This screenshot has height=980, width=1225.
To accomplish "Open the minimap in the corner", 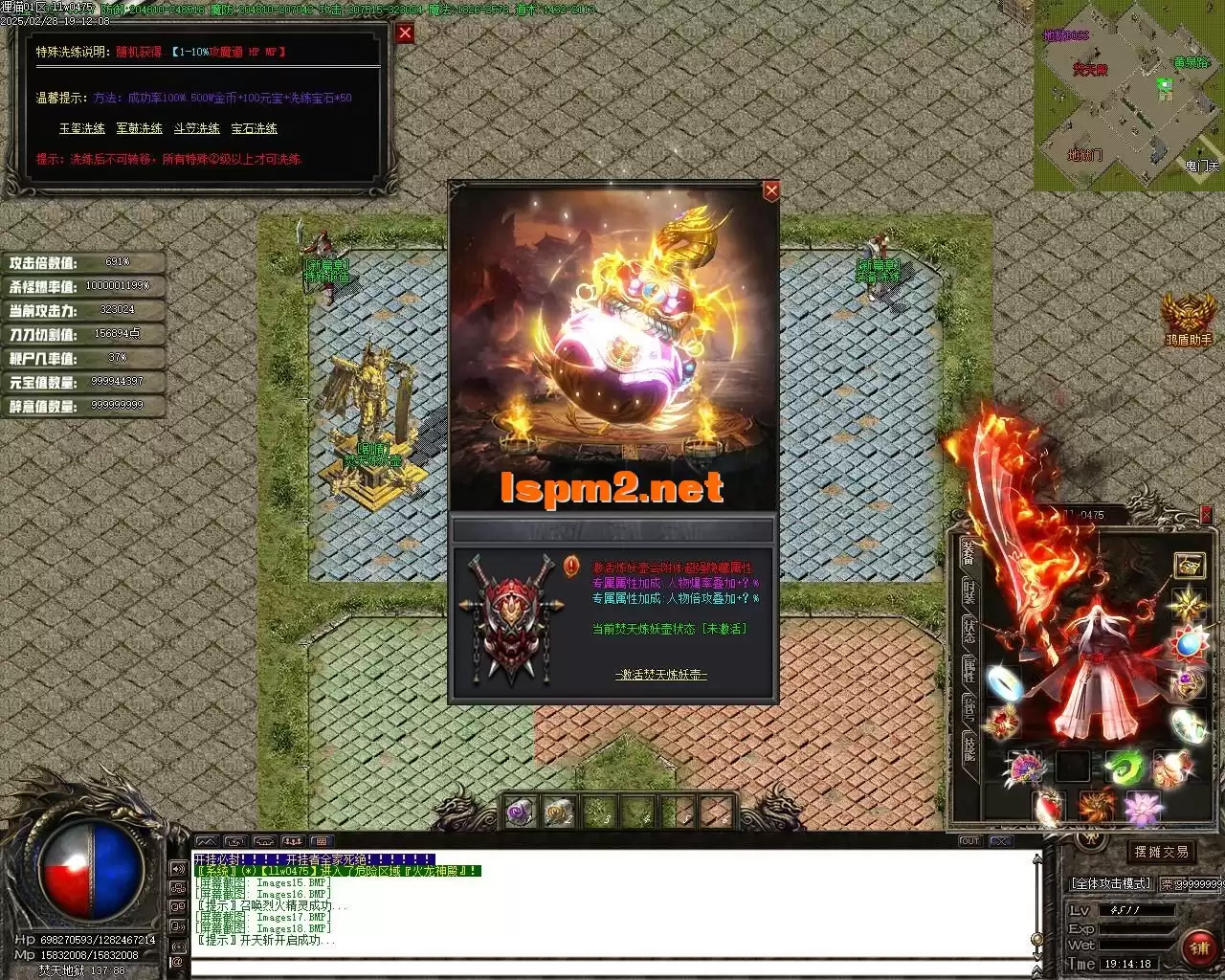I will tap(1127, 94).
